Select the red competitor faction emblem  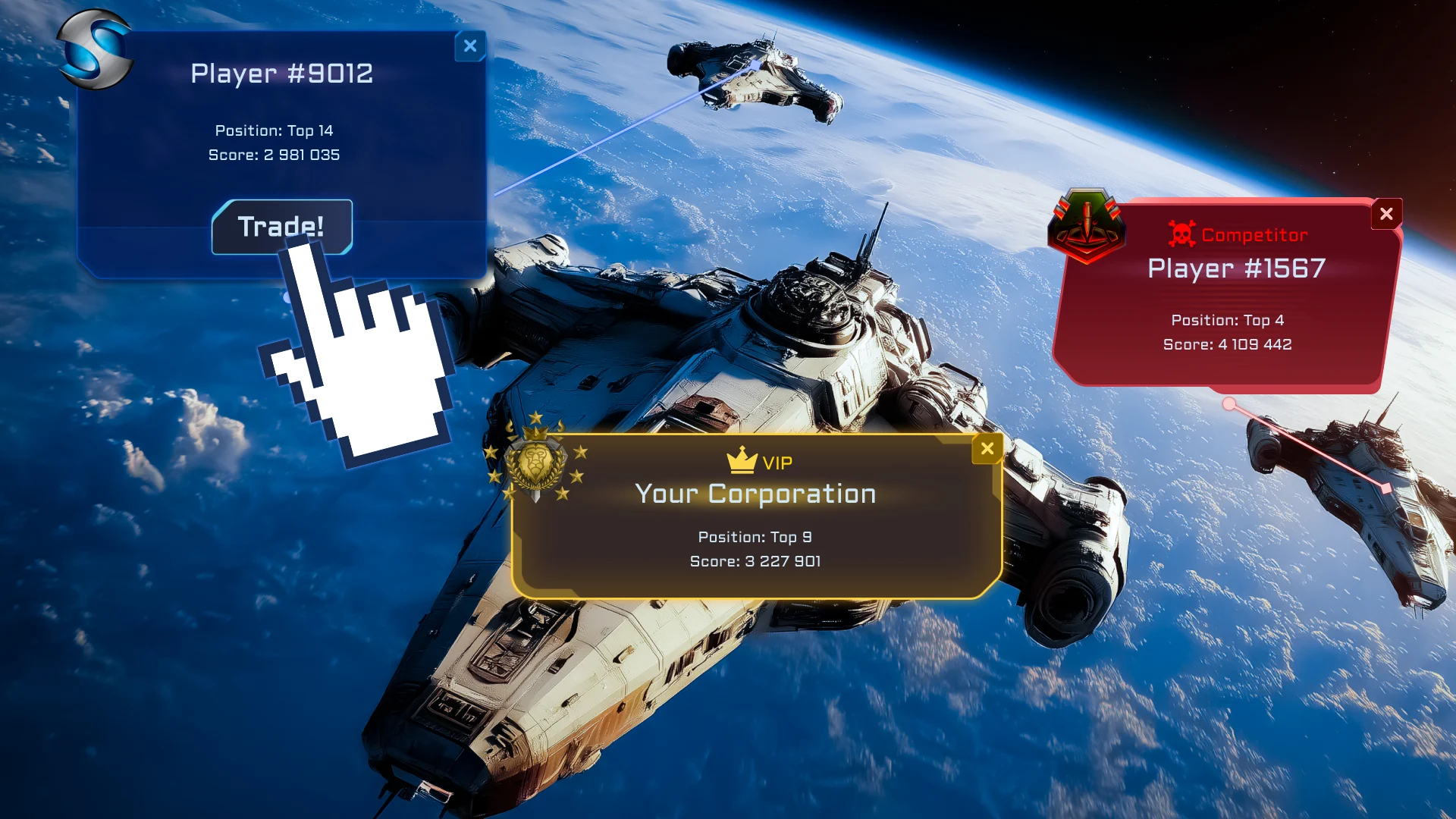[x=1087, y=225]
